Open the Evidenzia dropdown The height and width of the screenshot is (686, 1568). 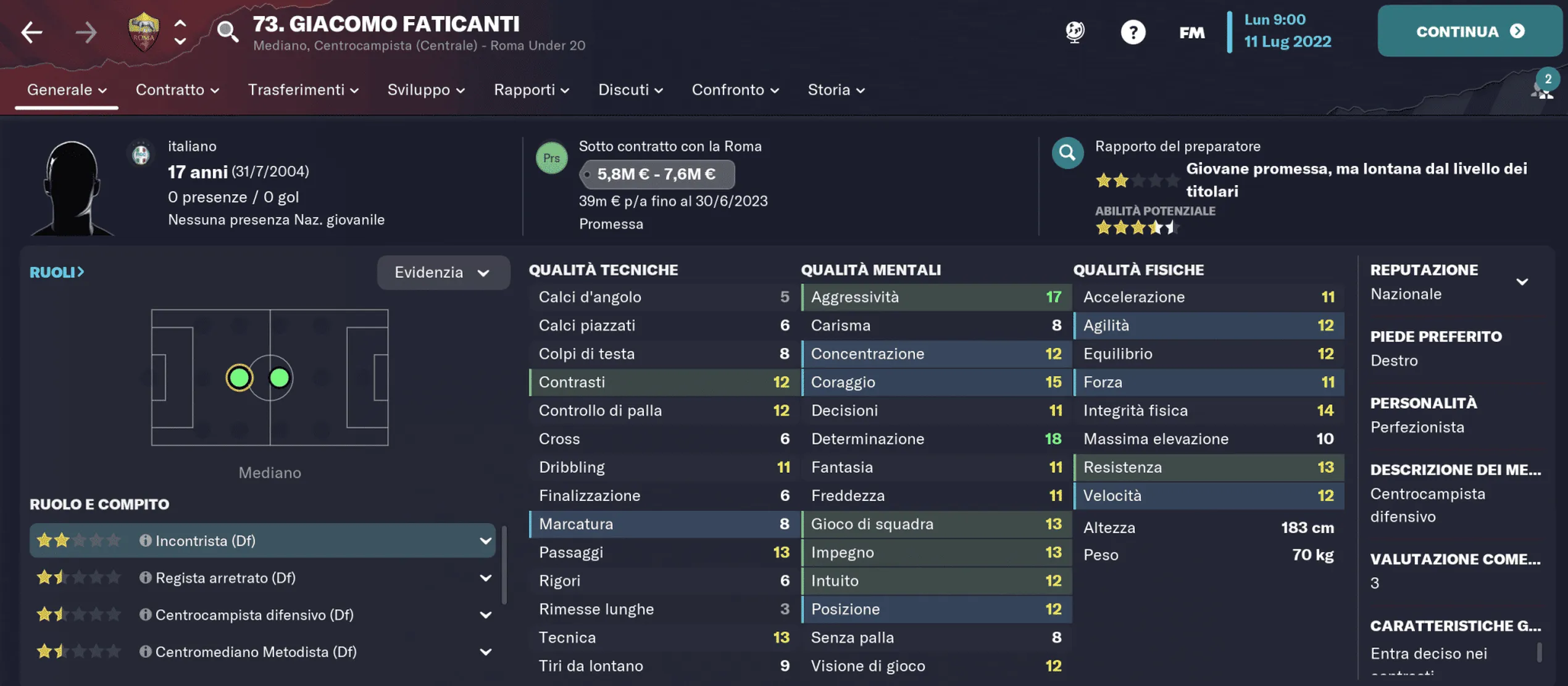(443, 272)
